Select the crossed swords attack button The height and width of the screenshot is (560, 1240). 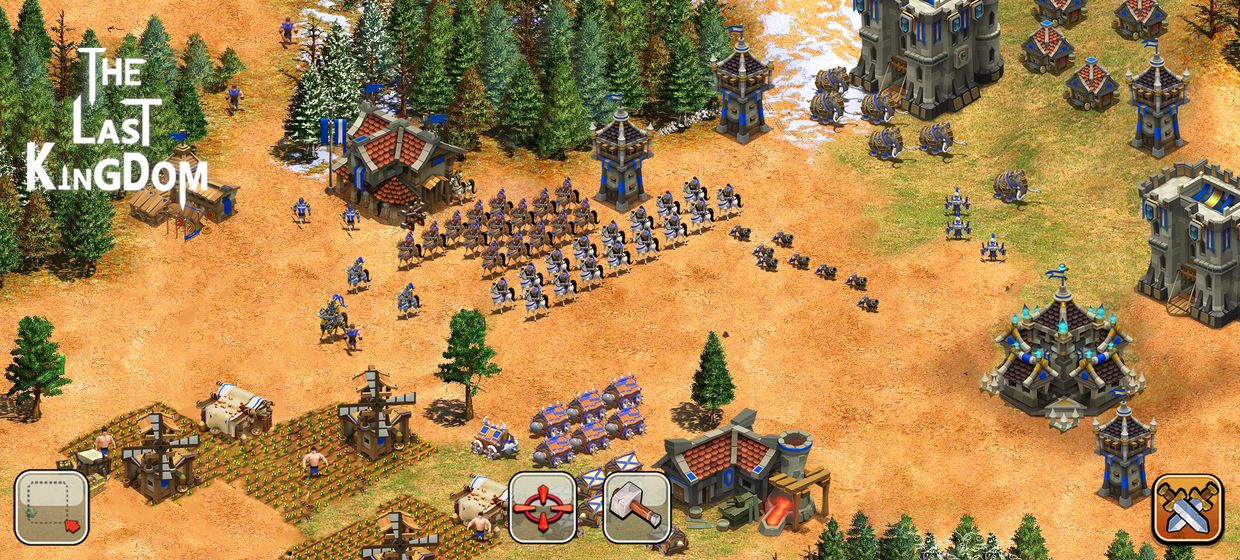point(1187,508)
